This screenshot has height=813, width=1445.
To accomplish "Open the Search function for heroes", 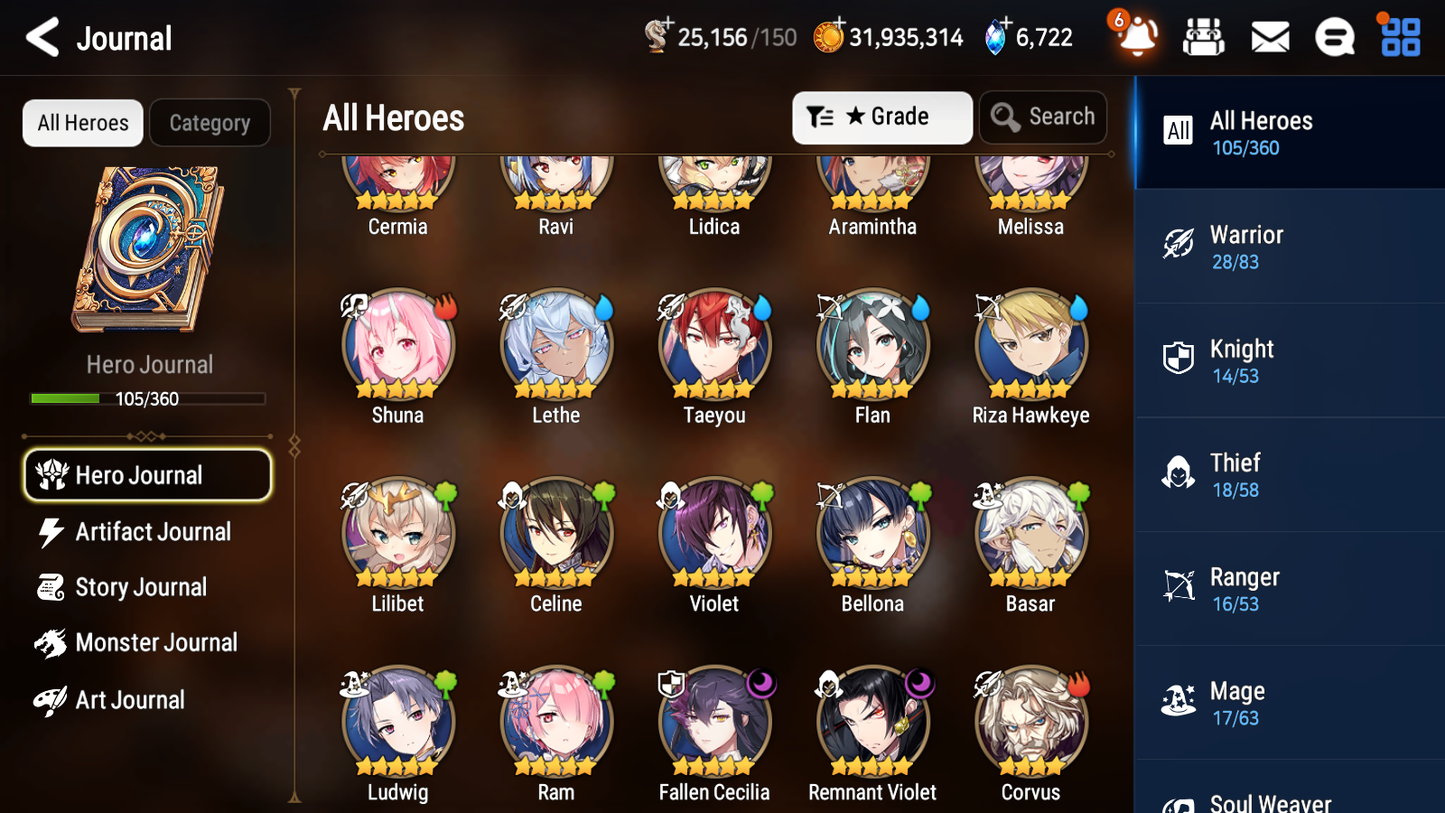I will tap(1043, 117).
